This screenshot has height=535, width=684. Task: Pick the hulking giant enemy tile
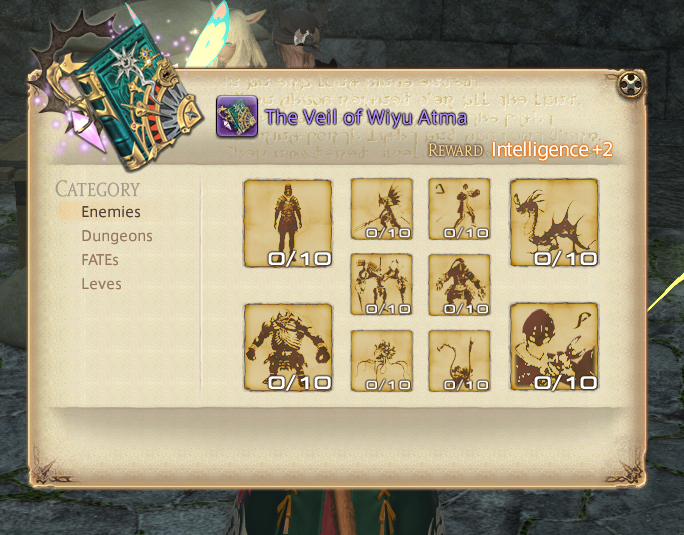click(288, 347)
